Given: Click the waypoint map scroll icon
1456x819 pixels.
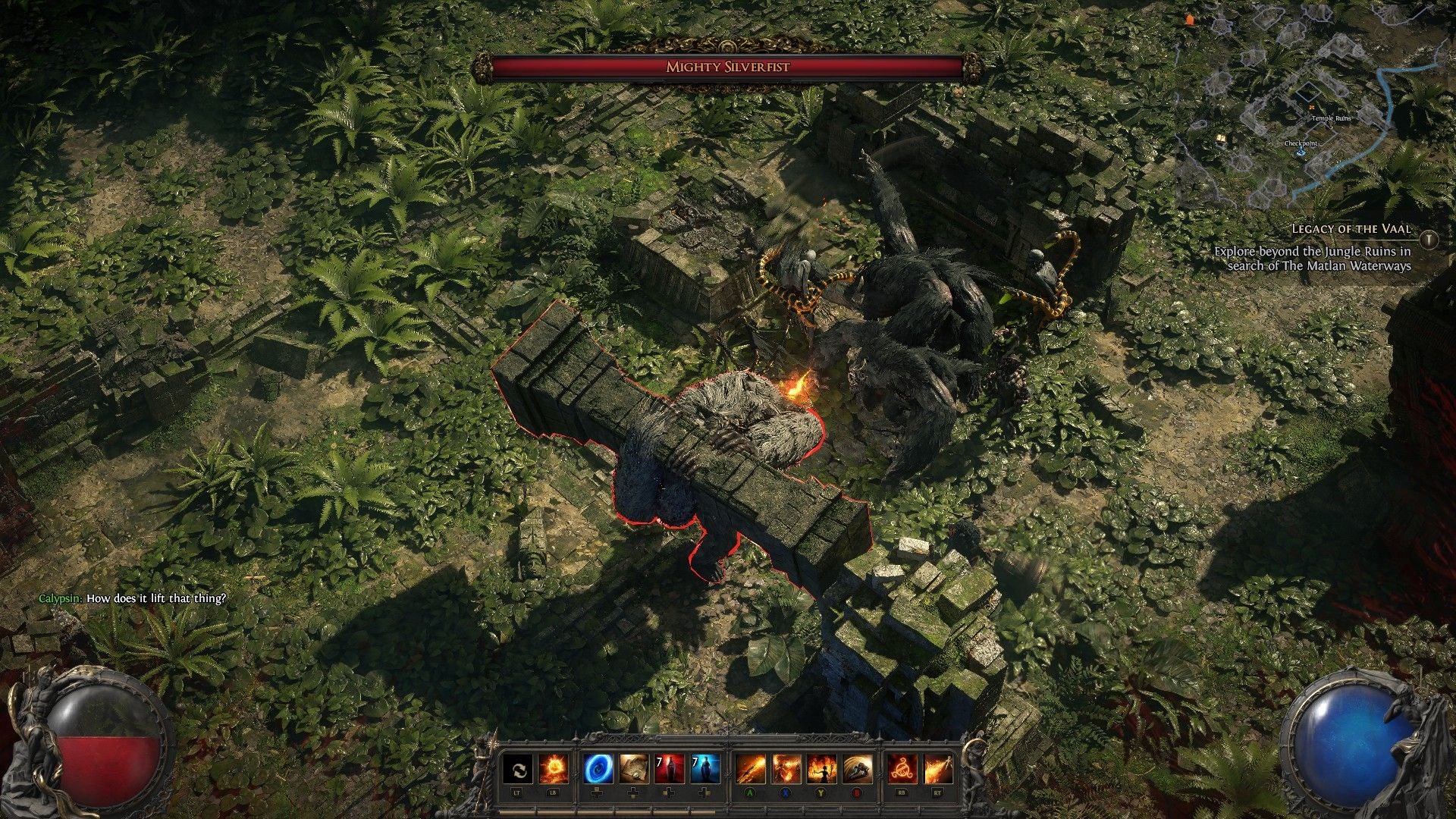Looking at the screenshot, I should [634, 768].
